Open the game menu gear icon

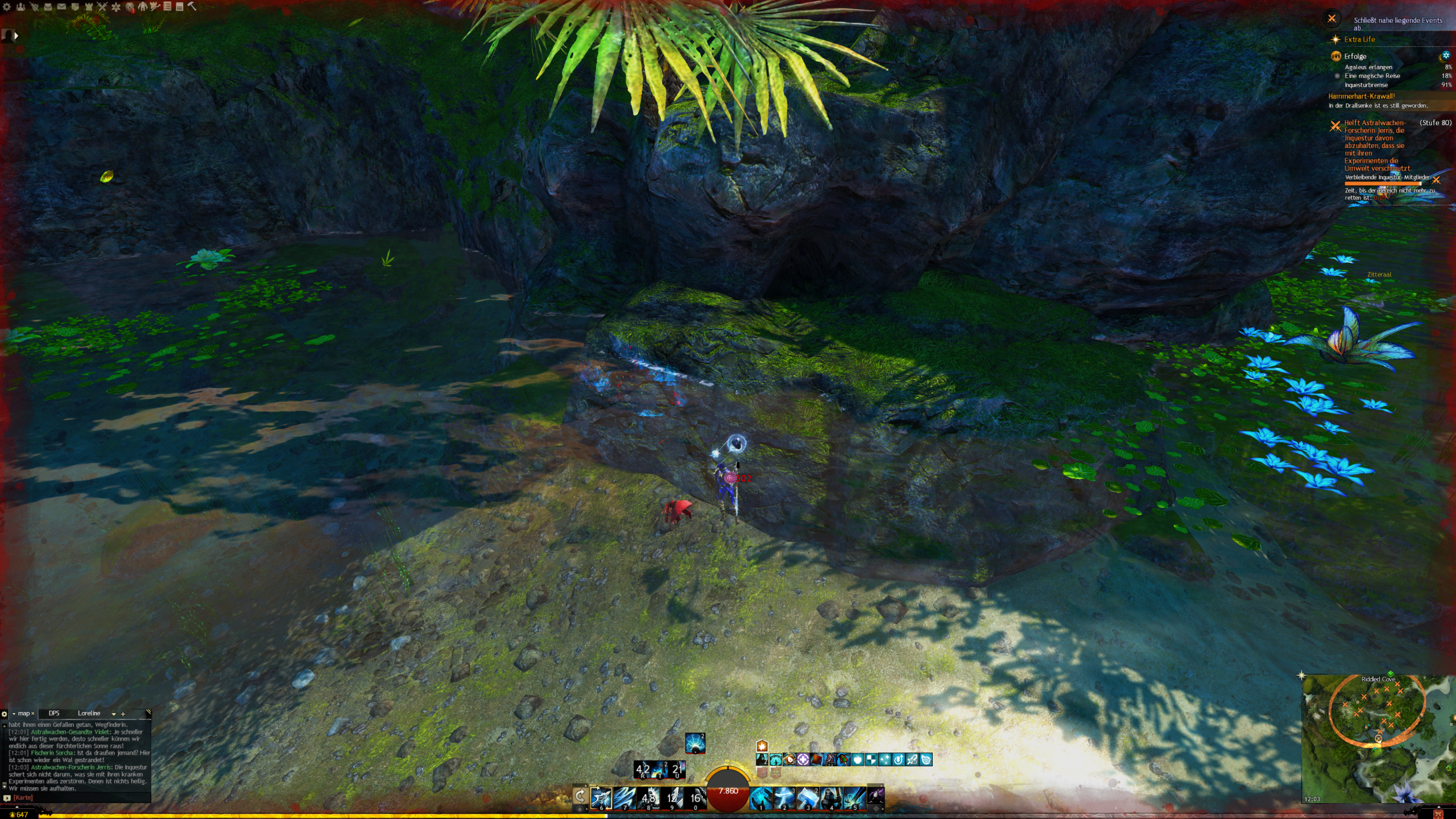[x=7, y=7]
